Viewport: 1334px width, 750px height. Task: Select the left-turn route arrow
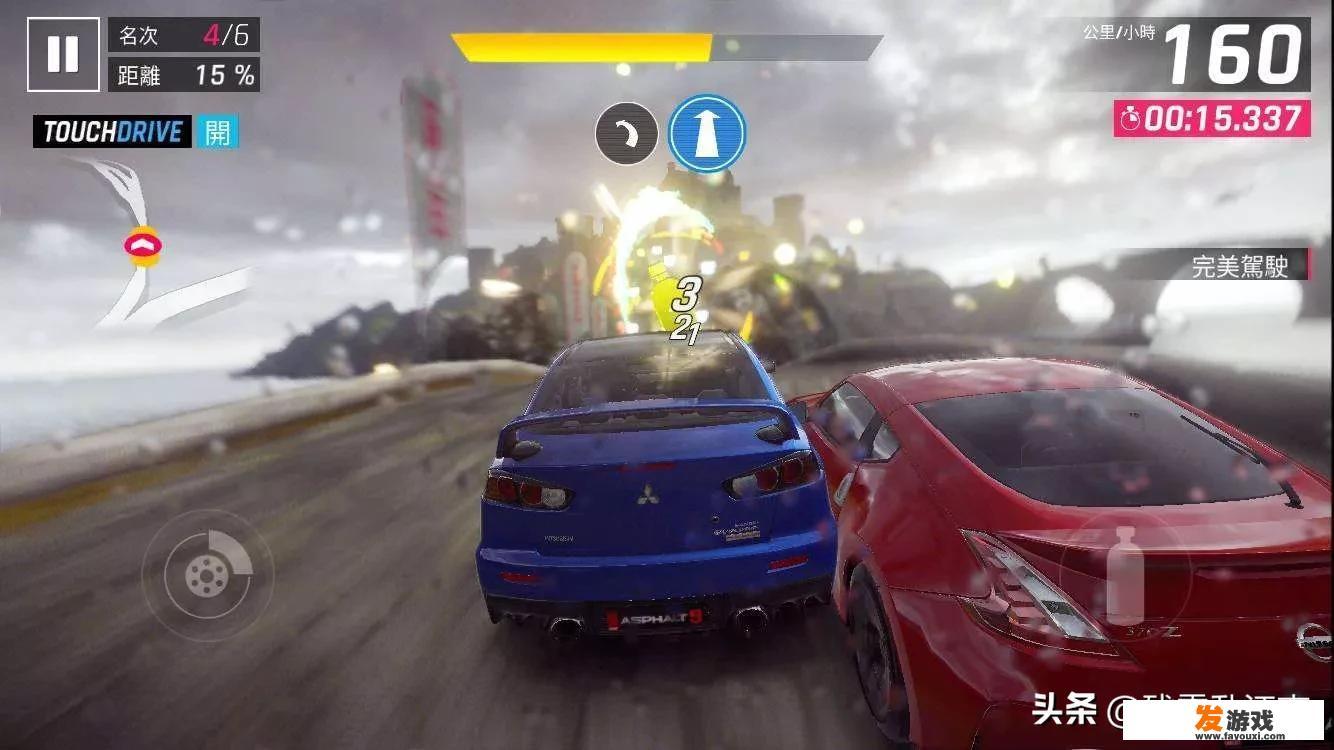pyautogui.click(x=626, y=134)
